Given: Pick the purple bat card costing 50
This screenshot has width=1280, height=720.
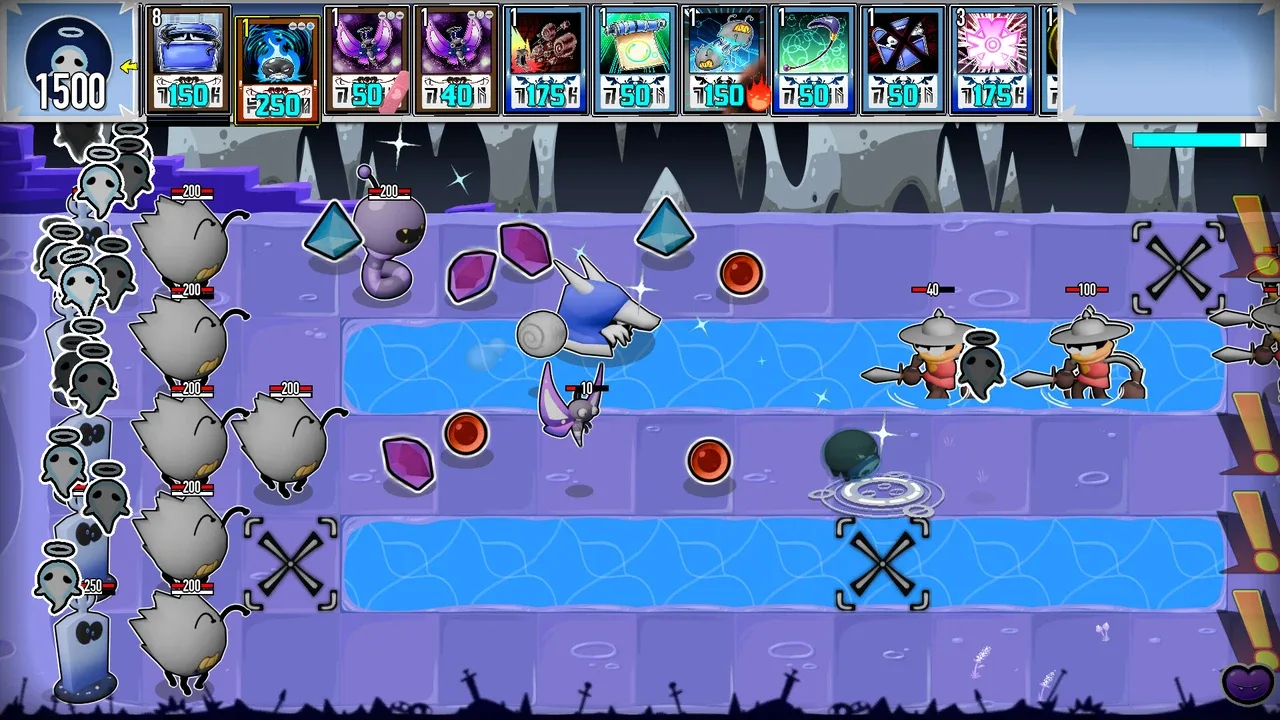Looking at the screenshot, I should [x=367, y=59].
